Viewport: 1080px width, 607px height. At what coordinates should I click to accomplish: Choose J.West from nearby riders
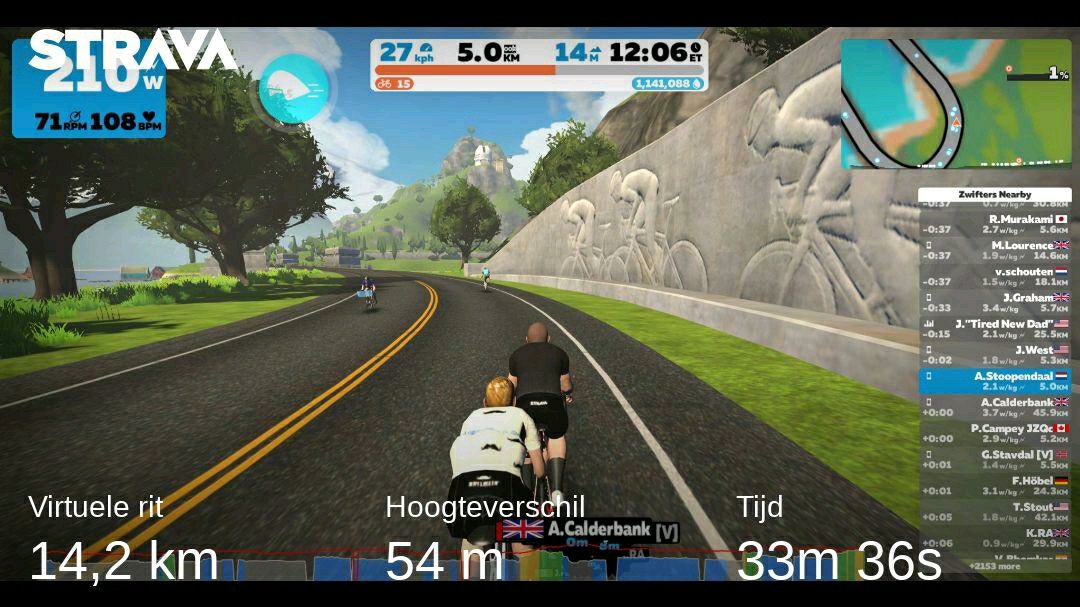[994, 354]
